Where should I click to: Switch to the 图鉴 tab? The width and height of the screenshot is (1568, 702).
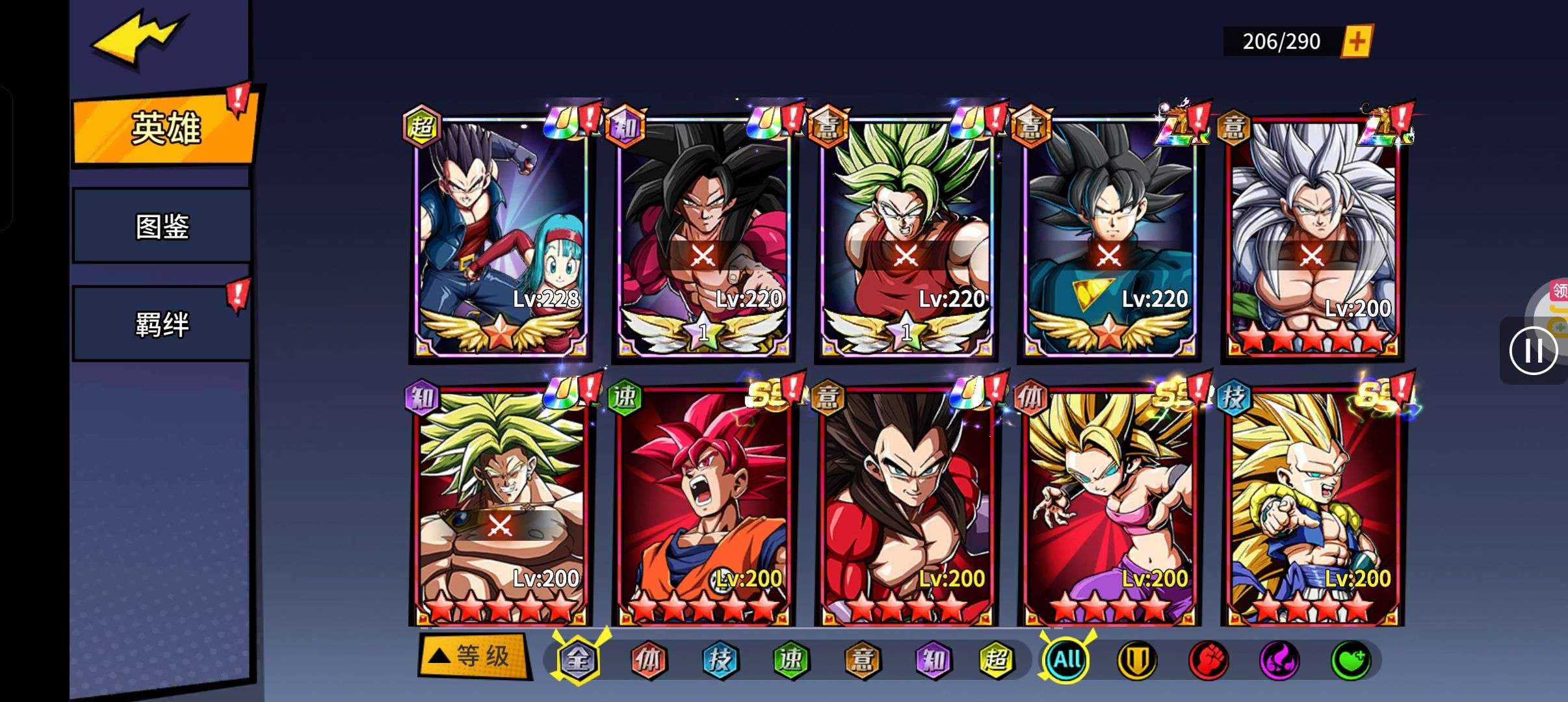click(x=162, y=226)
